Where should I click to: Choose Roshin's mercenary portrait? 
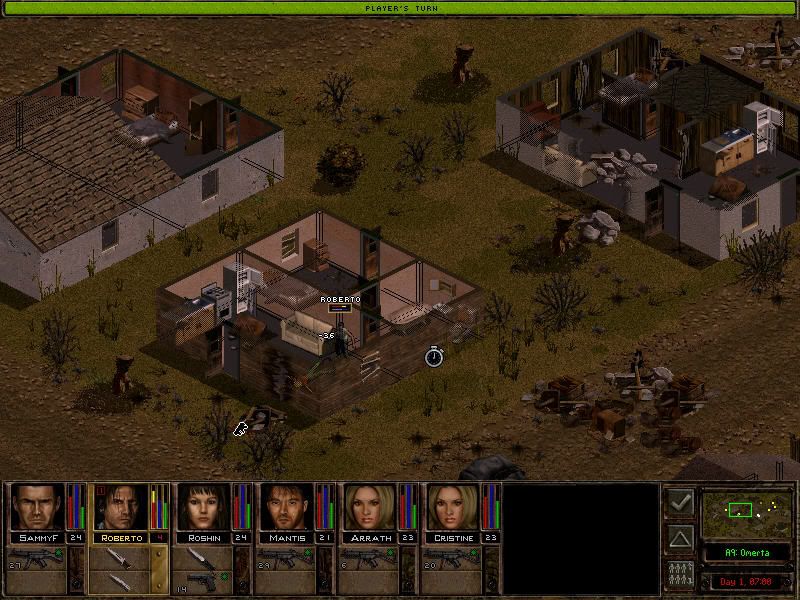point(203,507)
